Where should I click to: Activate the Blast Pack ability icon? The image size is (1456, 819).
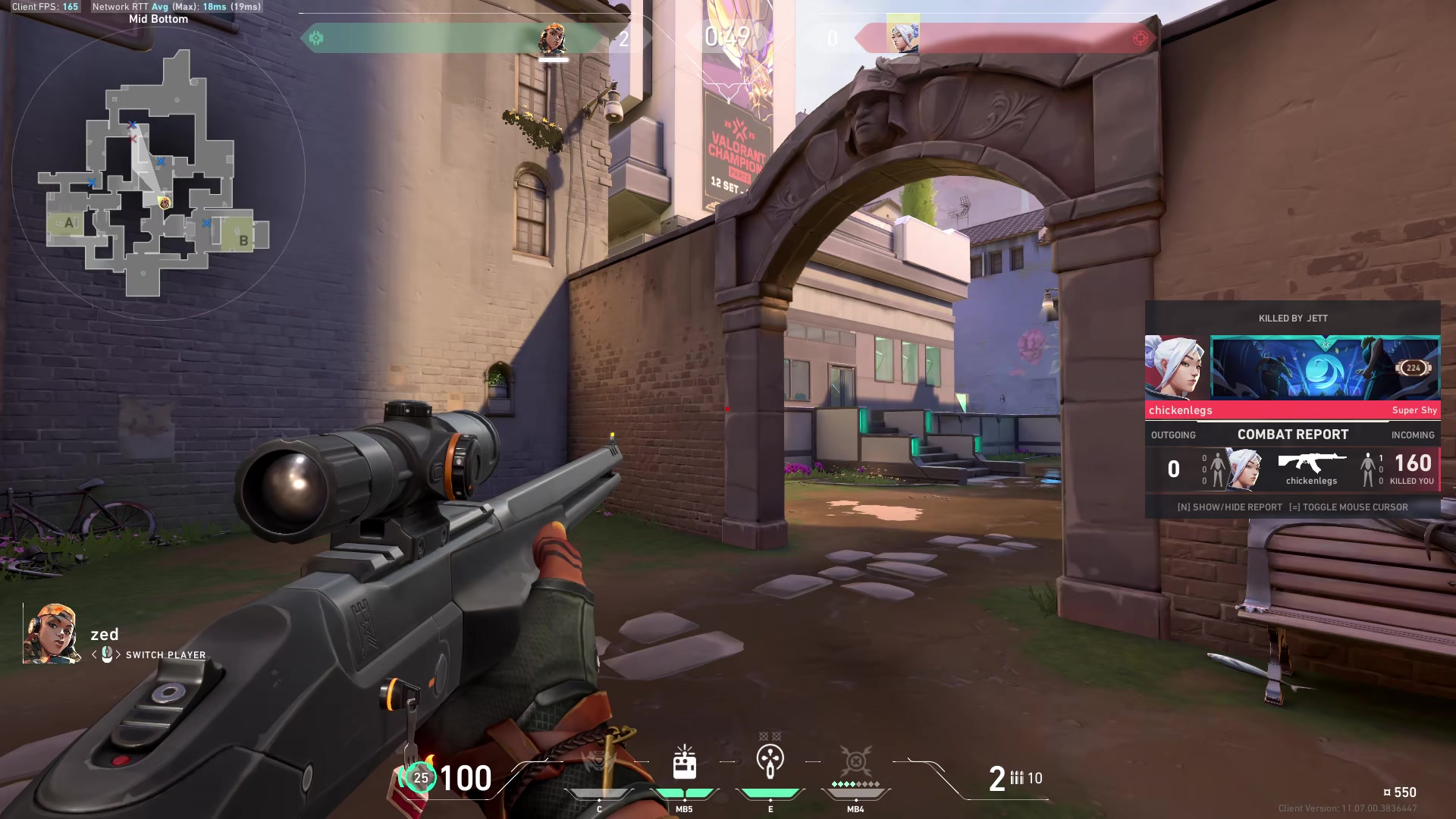pos(684,762)
